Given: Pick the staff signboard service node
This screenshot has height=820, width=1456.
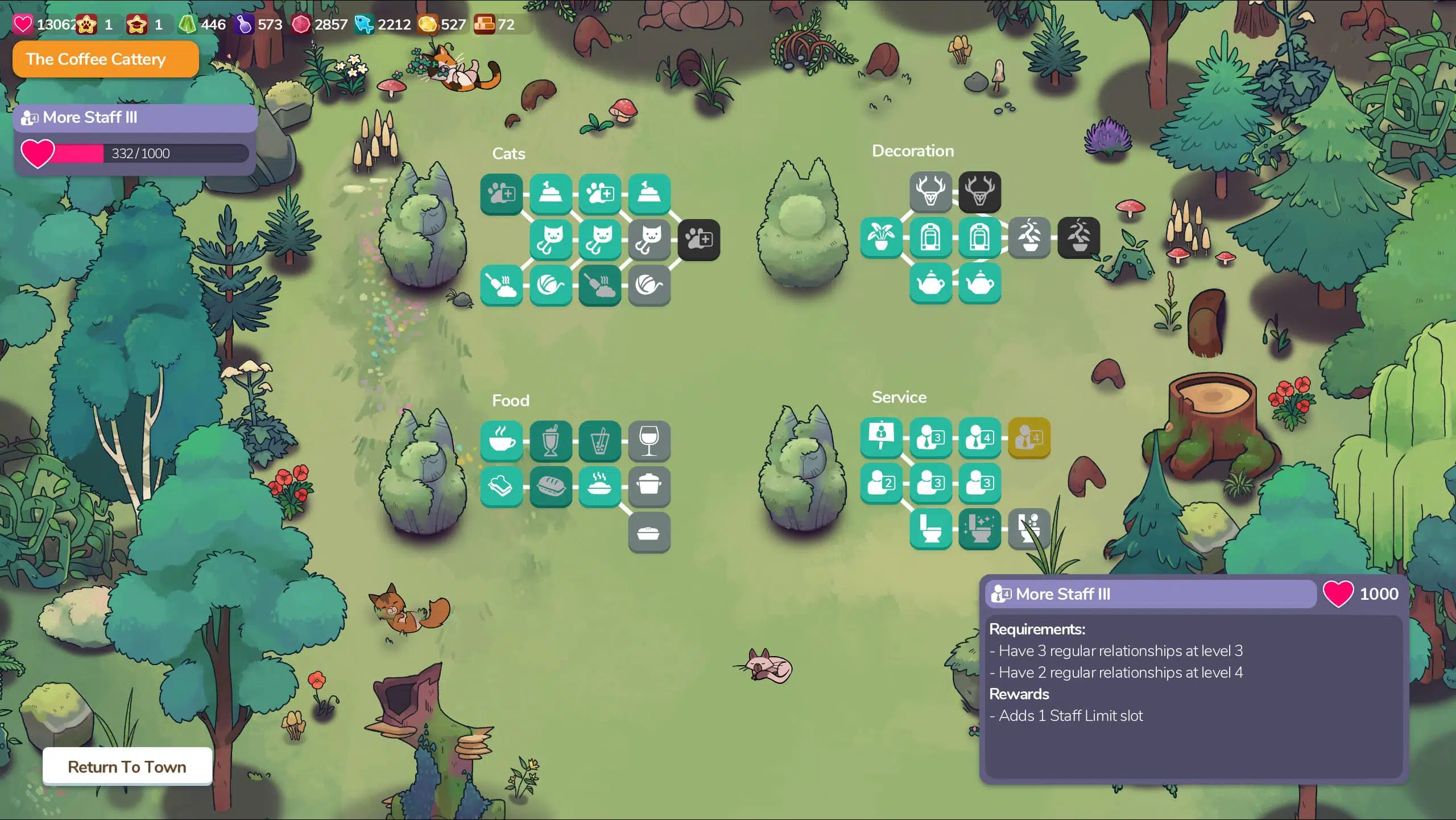Looking at the screenshot, I should [881, 438].
